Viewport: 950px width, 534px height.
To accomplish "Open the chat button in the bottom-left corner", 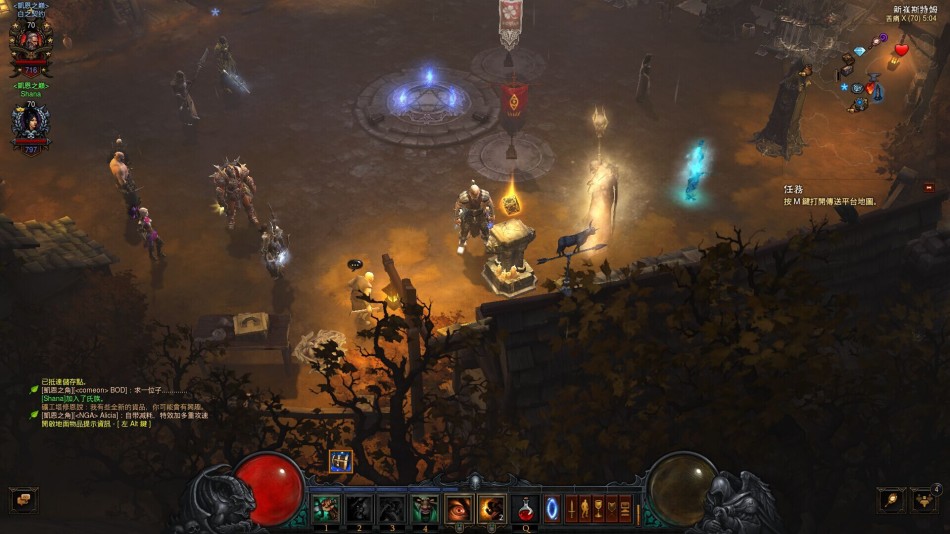I will [x=23, y=499].
